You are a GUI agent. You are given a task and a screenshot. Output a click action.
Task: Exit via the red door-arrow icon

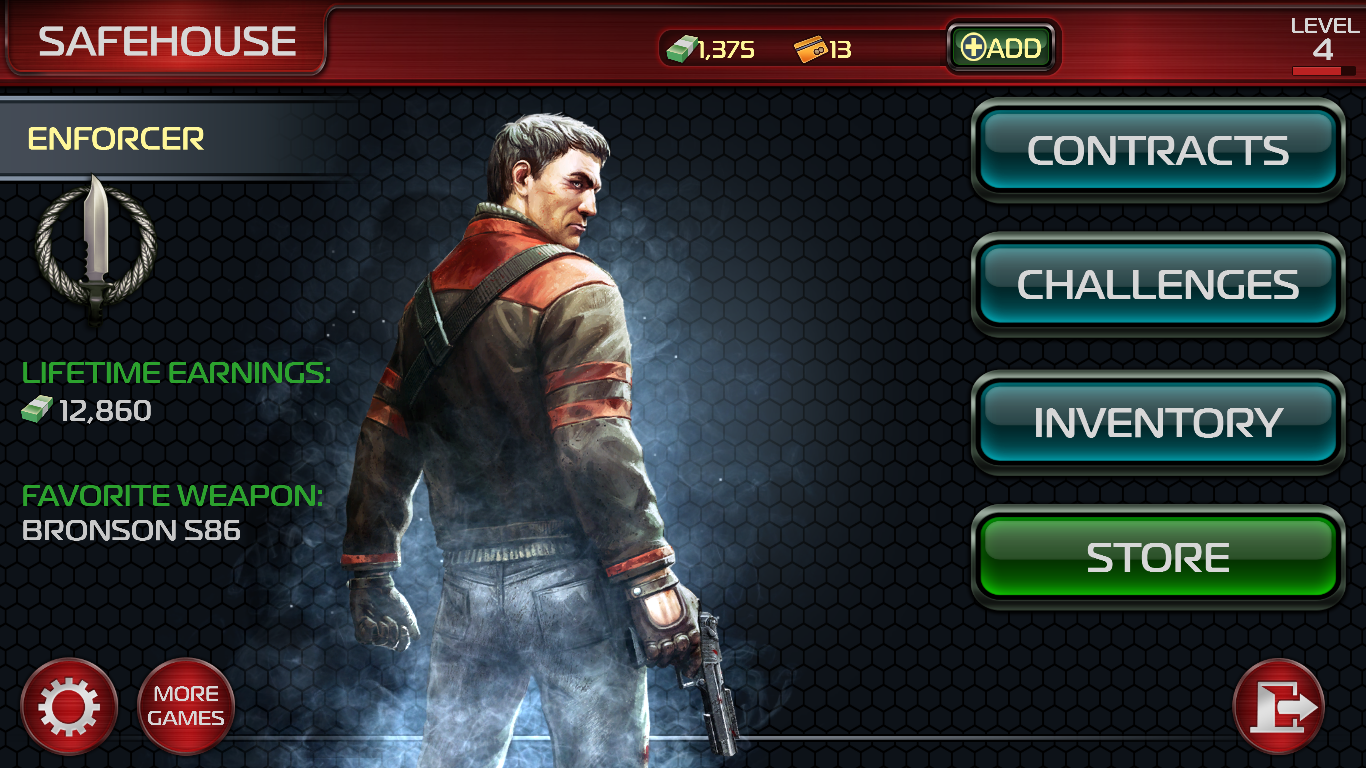1279,707
